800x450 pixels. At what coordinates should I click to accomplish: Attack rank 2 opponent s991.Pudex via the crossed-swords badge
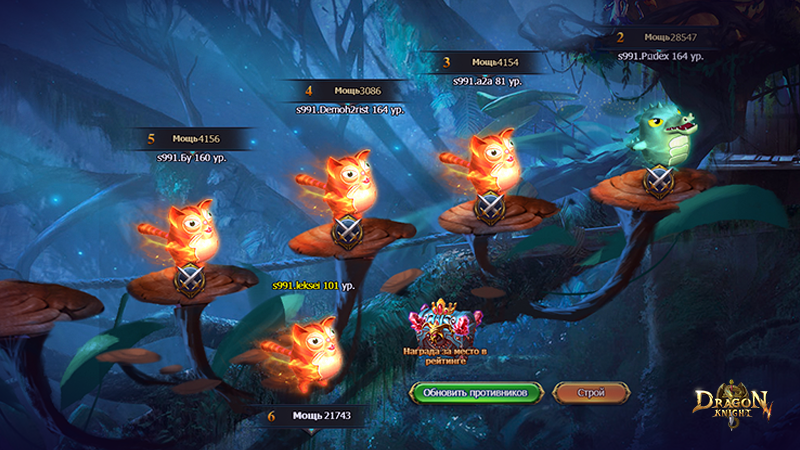(x=656, y=181)
